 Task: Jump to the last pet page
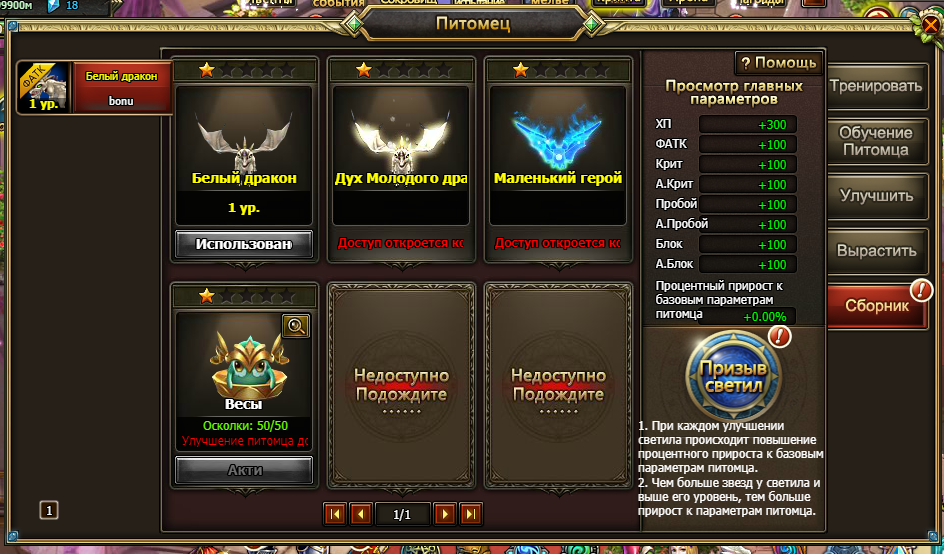[470, 514]
